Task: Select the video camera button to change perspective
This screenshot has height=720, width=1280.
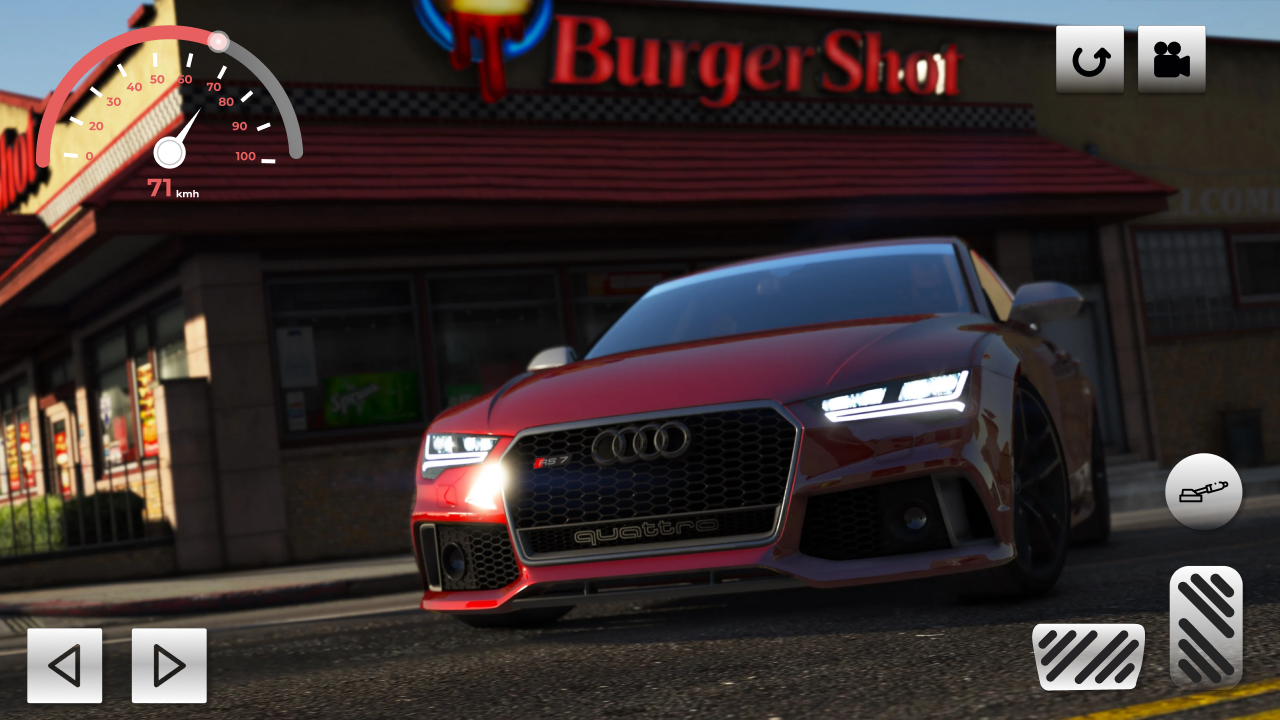Action: pyautogui.click(x=1171, y=58)
